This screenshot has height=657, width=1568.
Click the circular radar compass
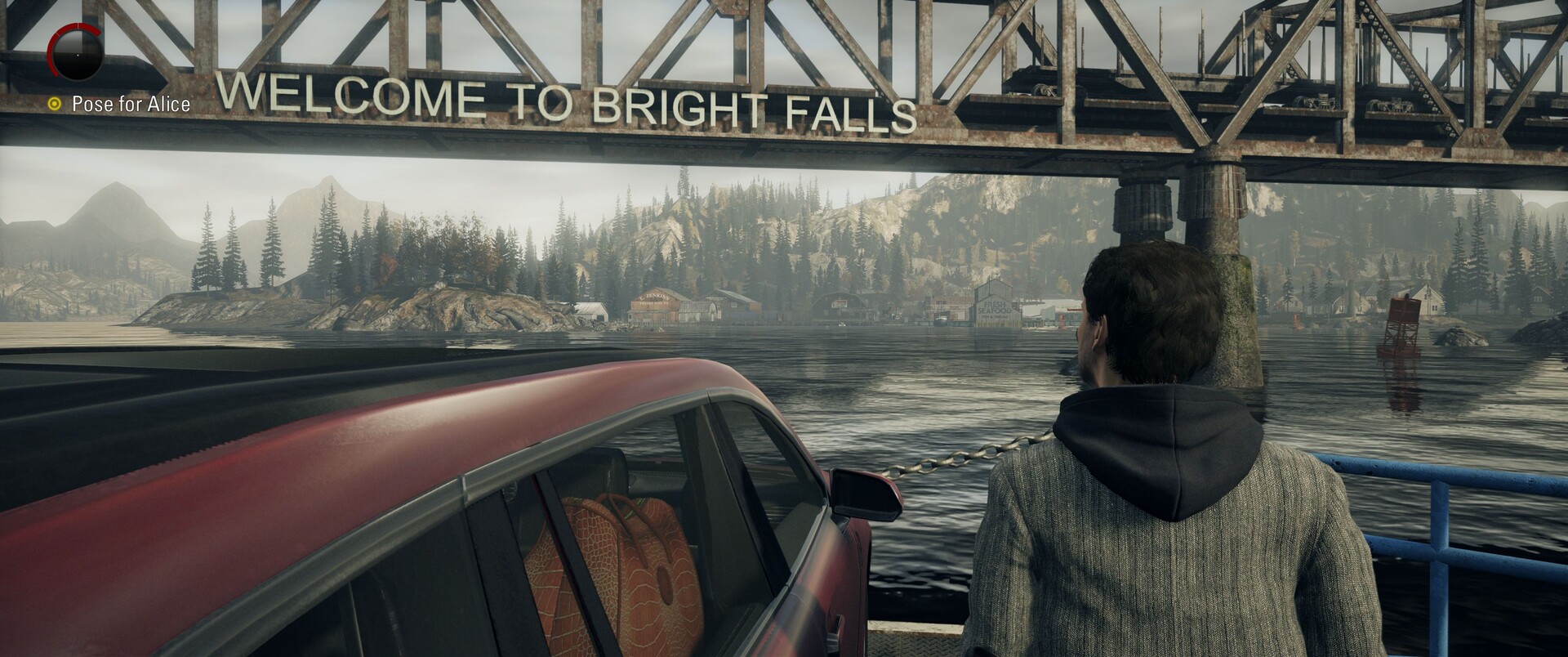[75, 51]
